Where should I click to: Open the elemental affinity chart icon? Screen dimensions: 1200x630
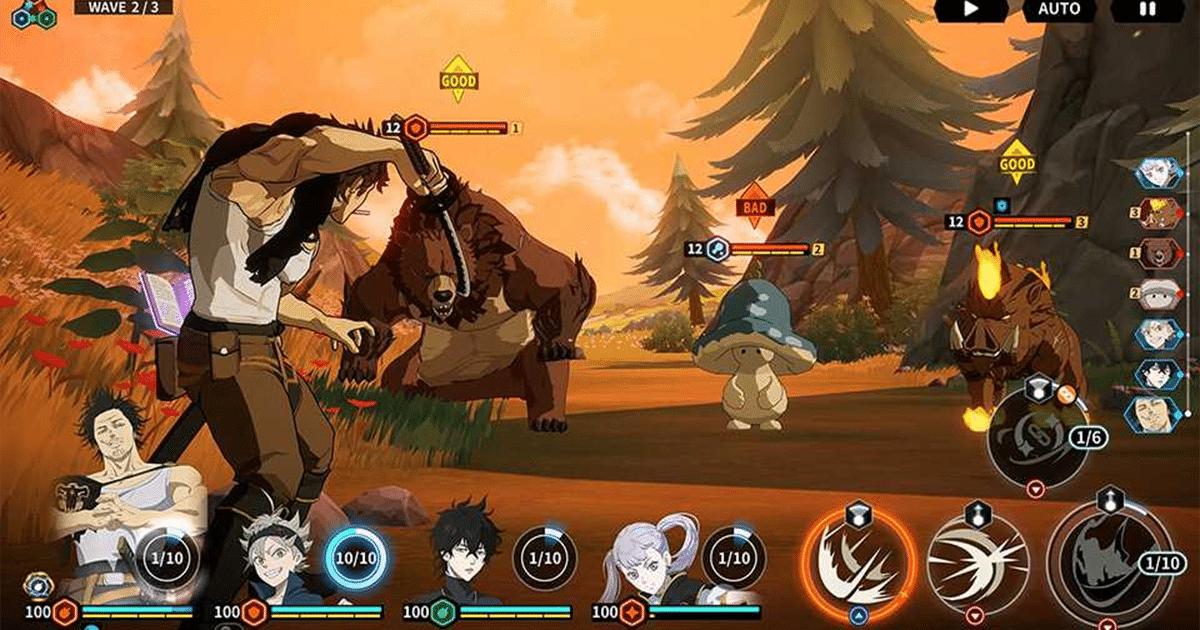click(33, 13)
